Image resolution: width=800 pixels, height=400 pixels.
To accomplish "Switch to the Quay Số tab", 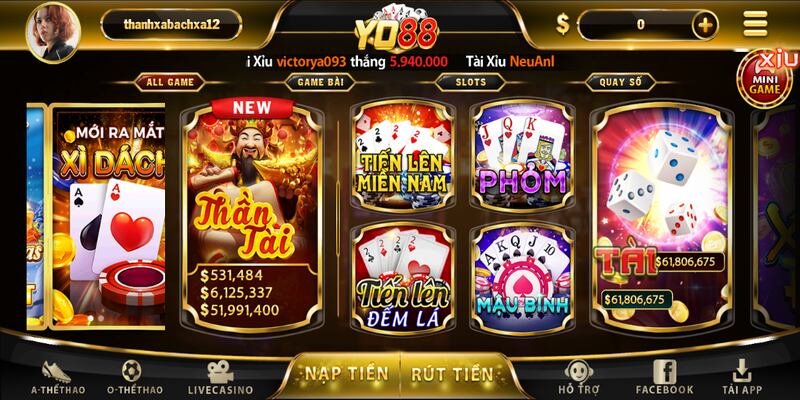I will (x=620, y=82).
